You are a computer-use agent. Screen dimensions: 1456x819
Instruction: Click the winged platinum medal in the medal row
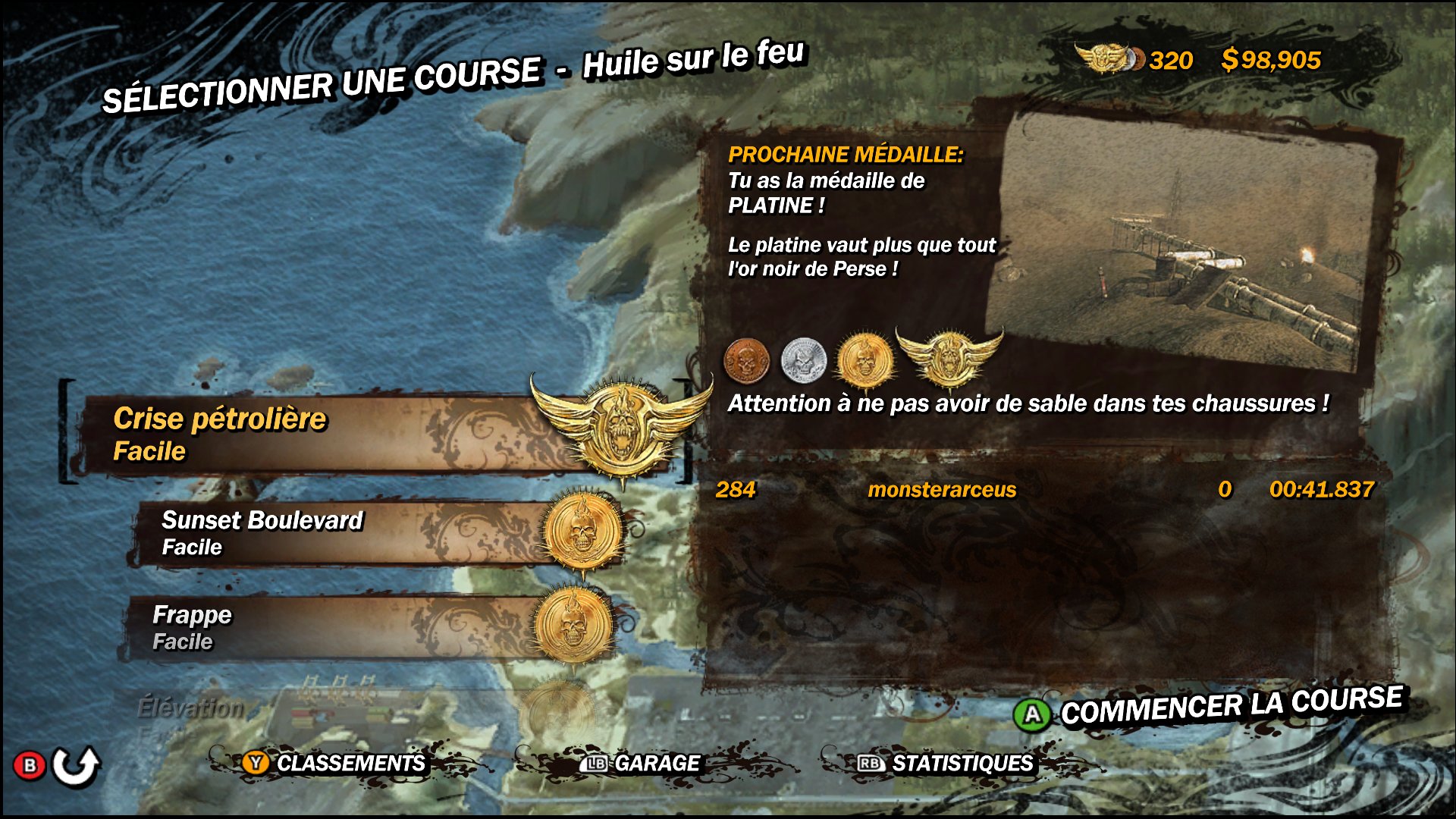click(948, 356)
